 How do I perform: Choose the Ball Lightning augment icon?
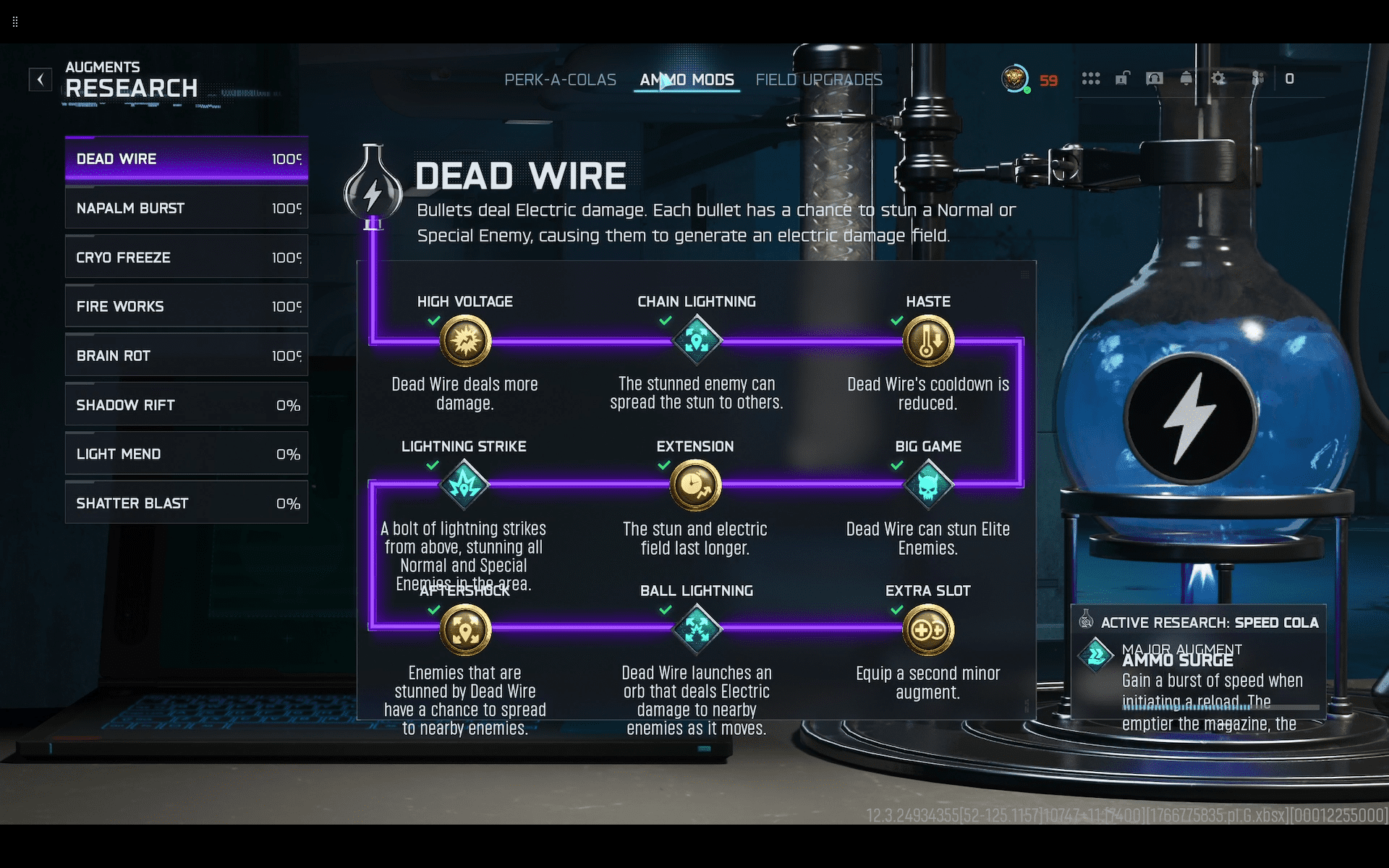click(x=697, y=629)
